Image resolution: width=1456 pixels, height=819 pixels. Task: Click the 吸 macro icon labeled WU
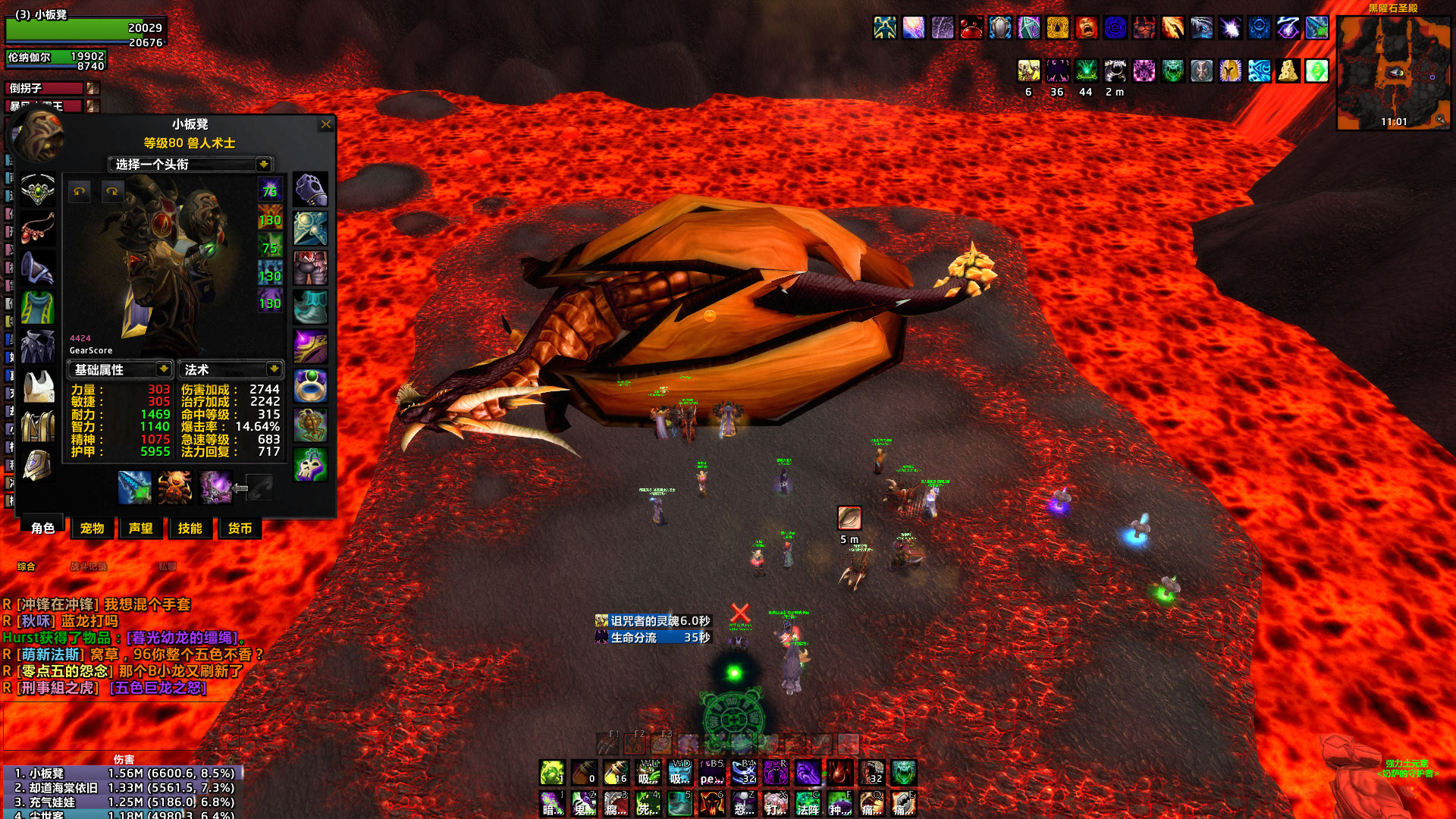point(648,772)
